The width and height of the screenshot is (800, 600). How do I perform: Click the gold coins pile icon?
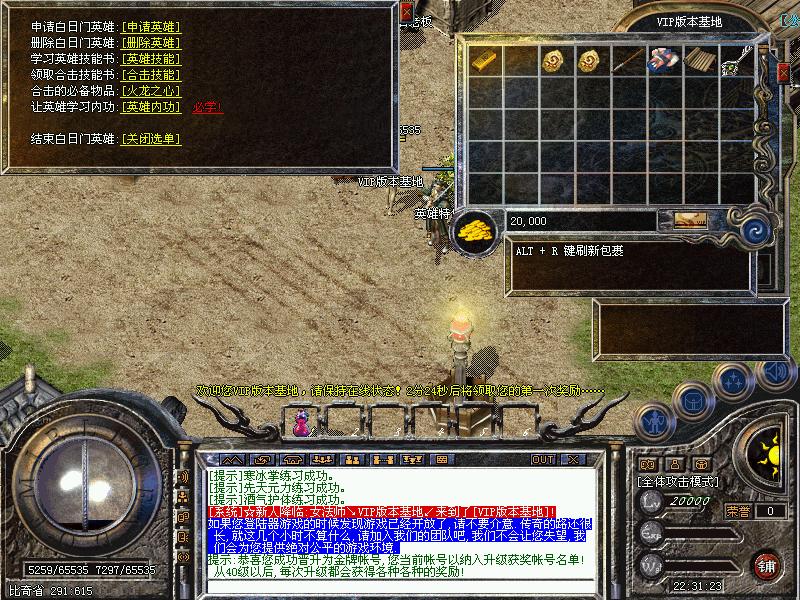point(476,232)
